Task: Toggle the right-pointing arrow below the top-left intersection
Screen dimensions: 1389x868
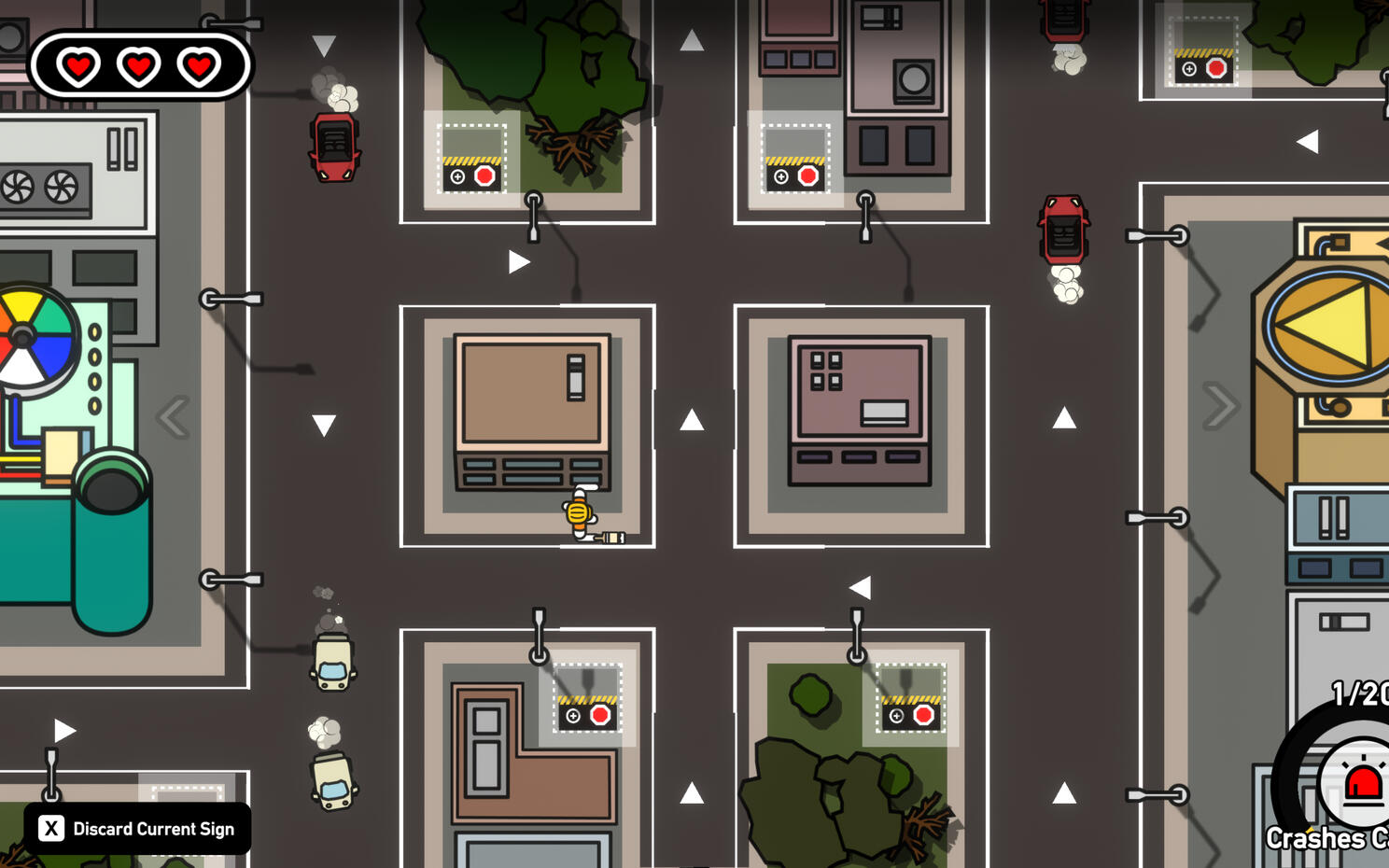Action: pos(519,261)
